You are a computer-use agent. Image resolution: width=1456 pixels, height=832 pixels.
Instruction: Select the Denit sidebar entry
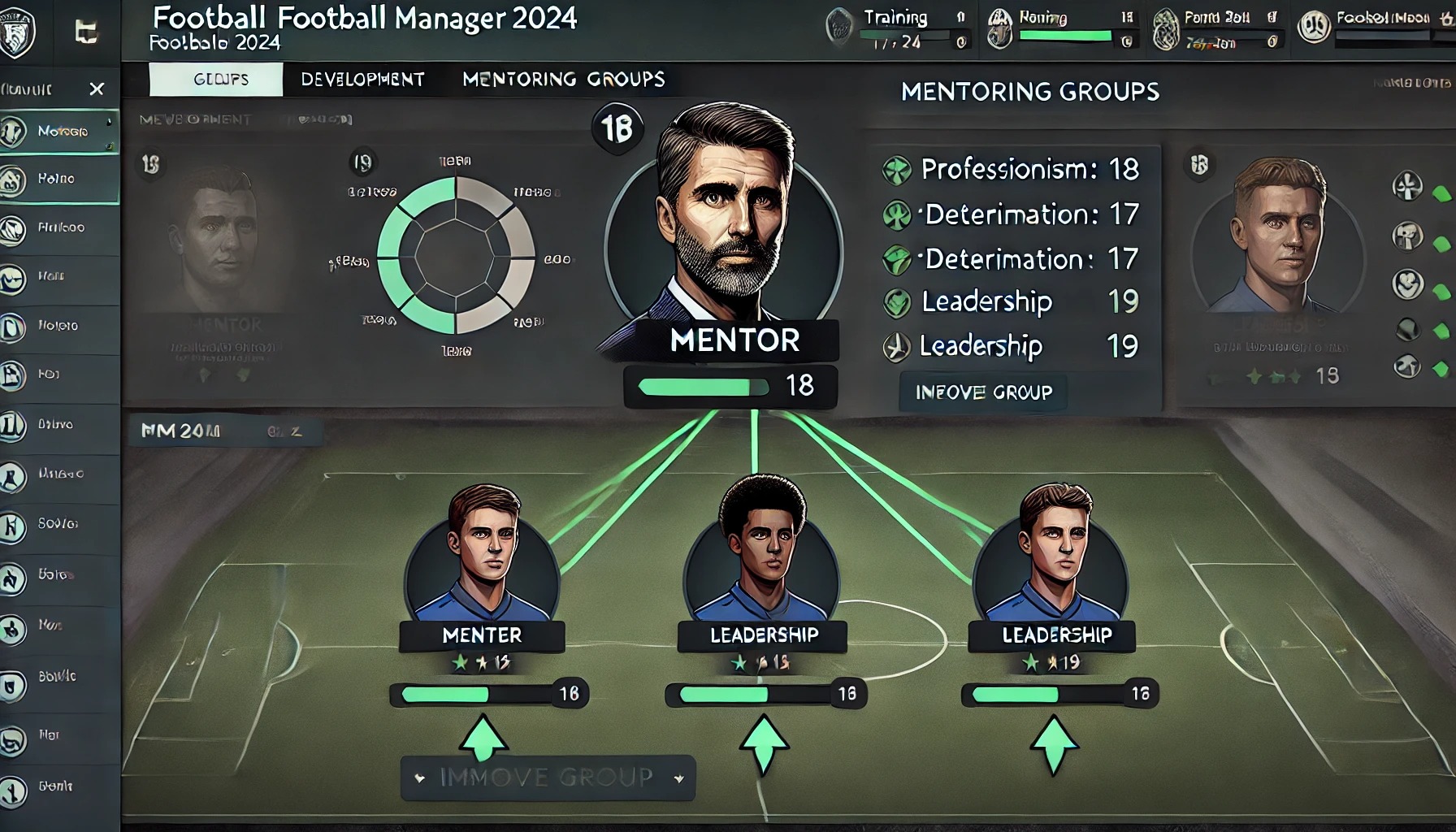click(58, 786)
